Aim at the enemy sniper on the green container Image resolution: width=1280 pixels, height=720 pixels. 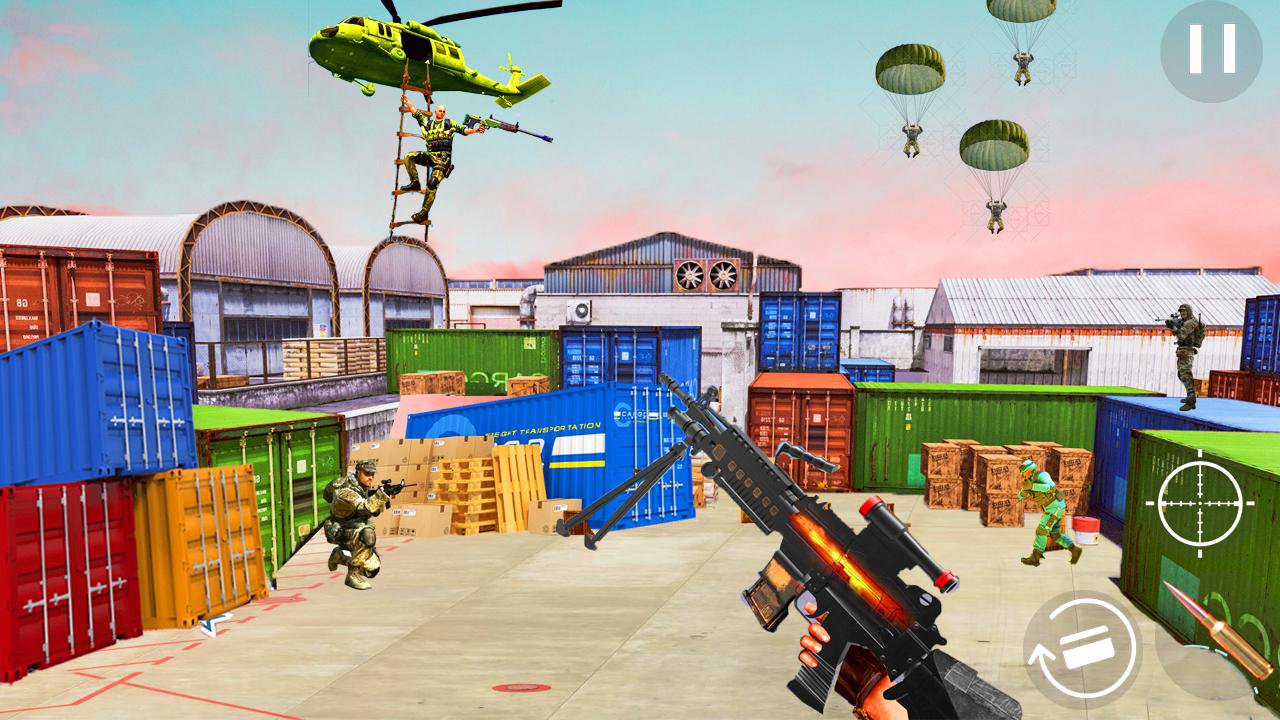[1186, 345]
